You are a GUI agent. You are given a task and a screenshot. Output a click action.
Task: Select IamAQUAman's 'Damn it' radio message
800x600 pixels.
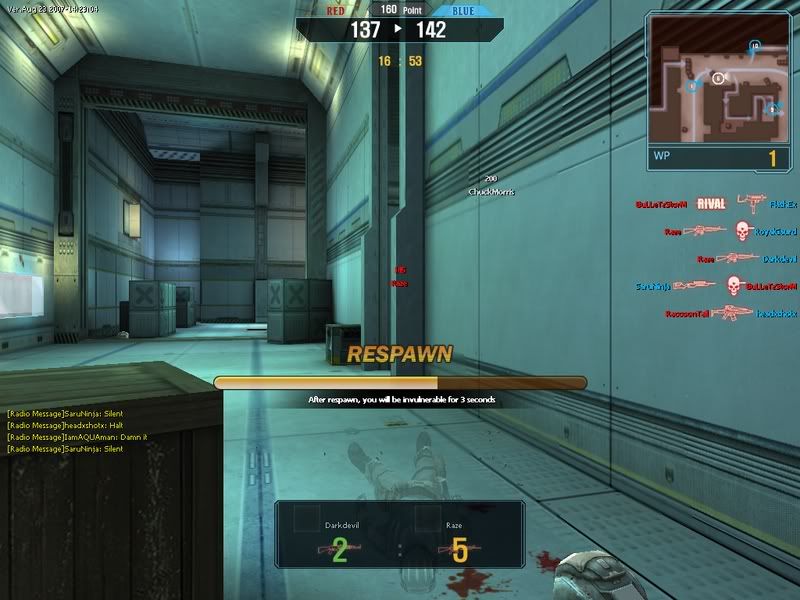pyautogui.click(x=77, y=437)
